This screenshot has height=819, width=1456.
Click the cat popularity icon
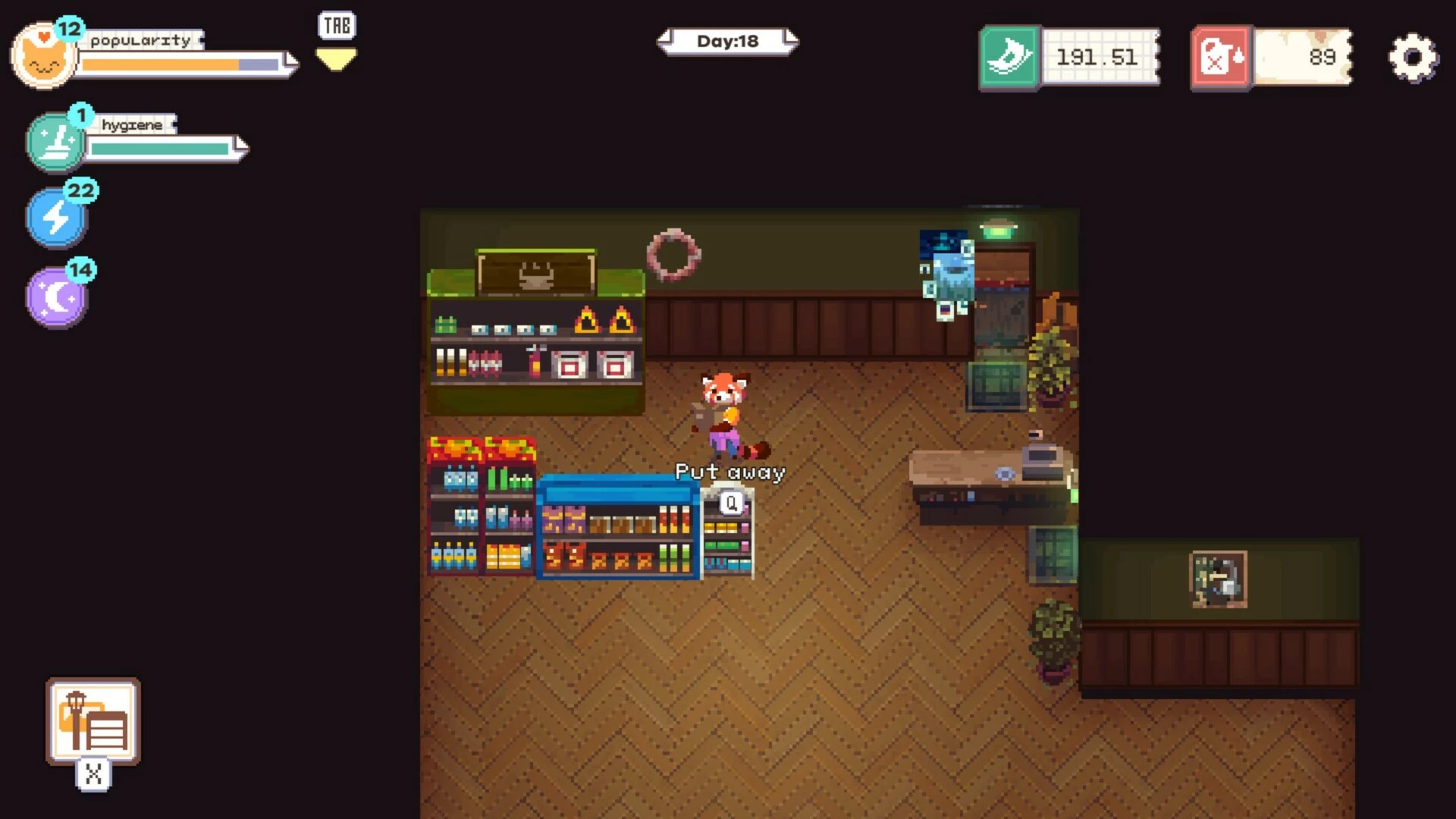point(43,58)
